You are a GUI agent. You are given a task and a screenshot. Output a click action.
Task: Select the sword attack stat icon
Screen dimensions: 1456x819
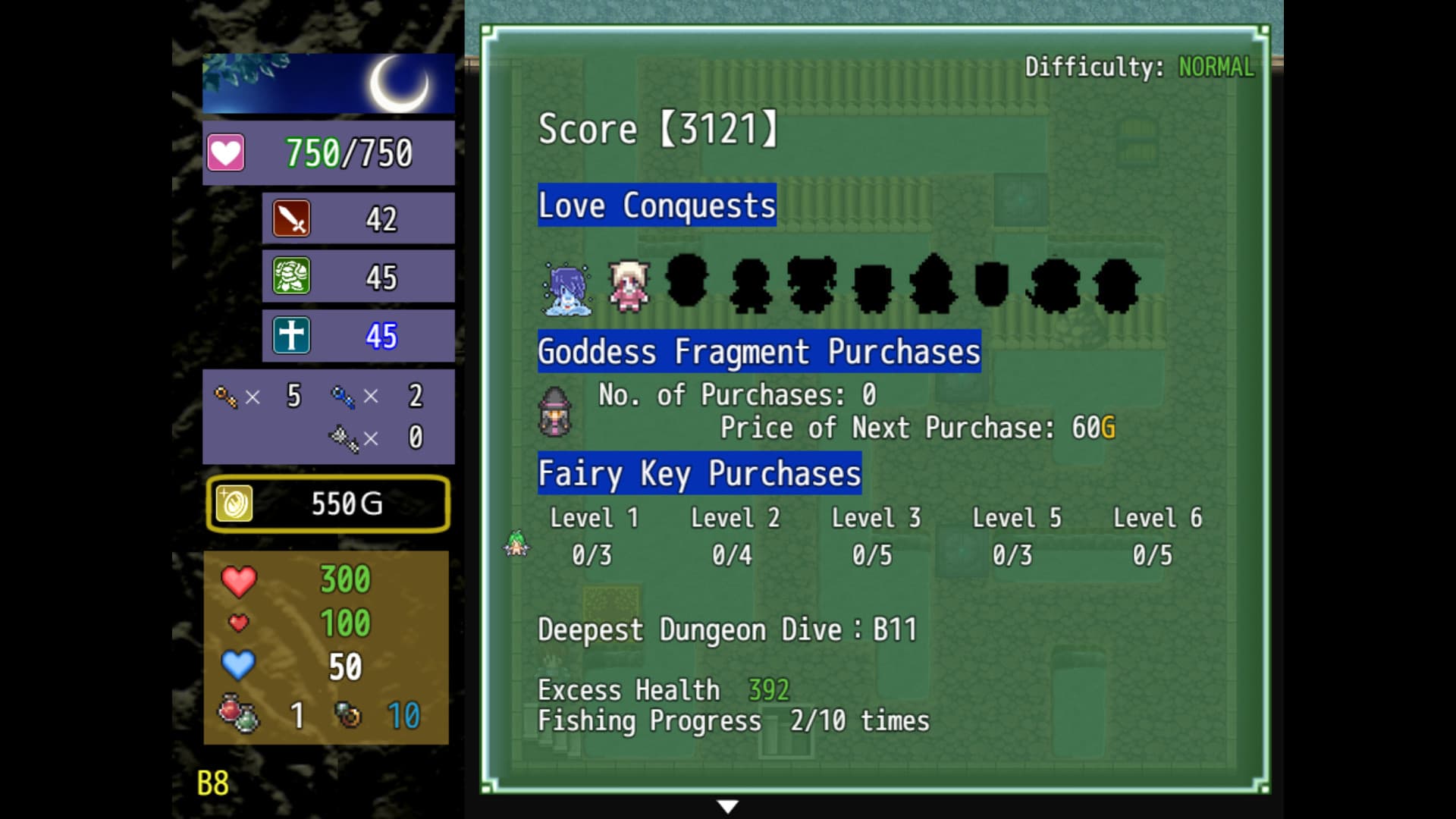pyautogui.click(x=290, y=218)
